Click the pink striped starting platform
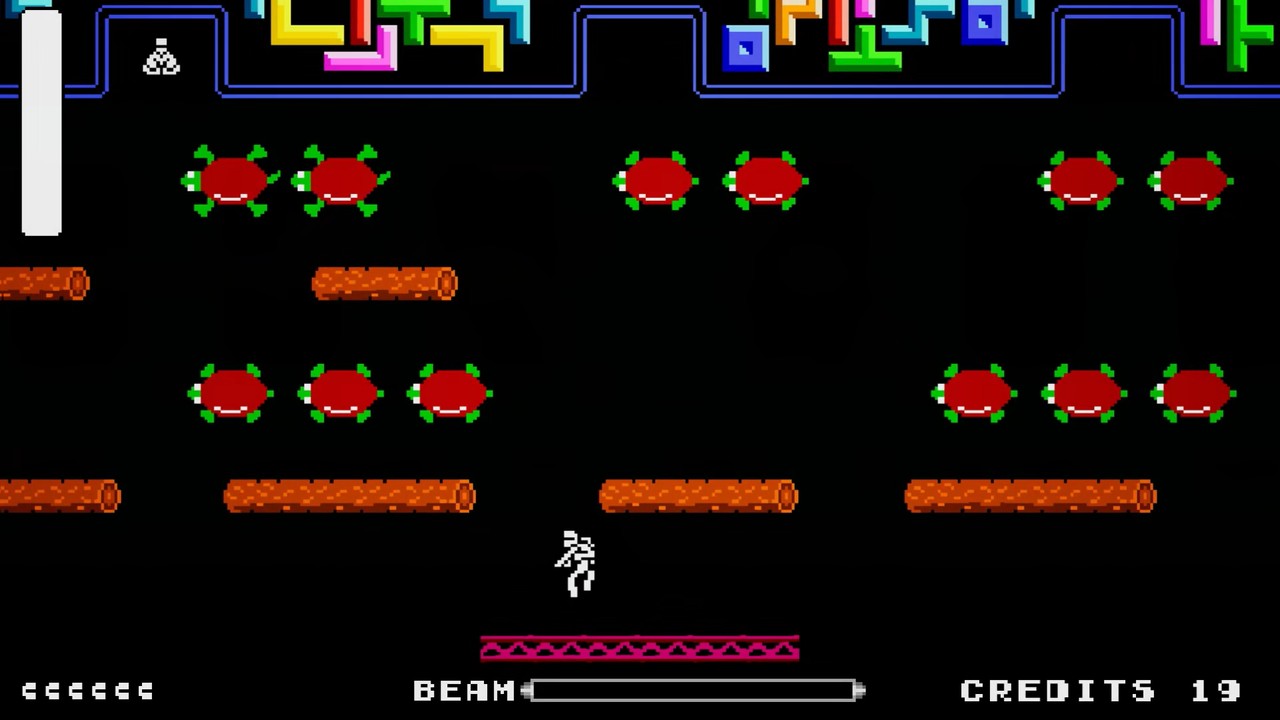The width and height of the screenshot is (1280, 720). coord(640,648)
